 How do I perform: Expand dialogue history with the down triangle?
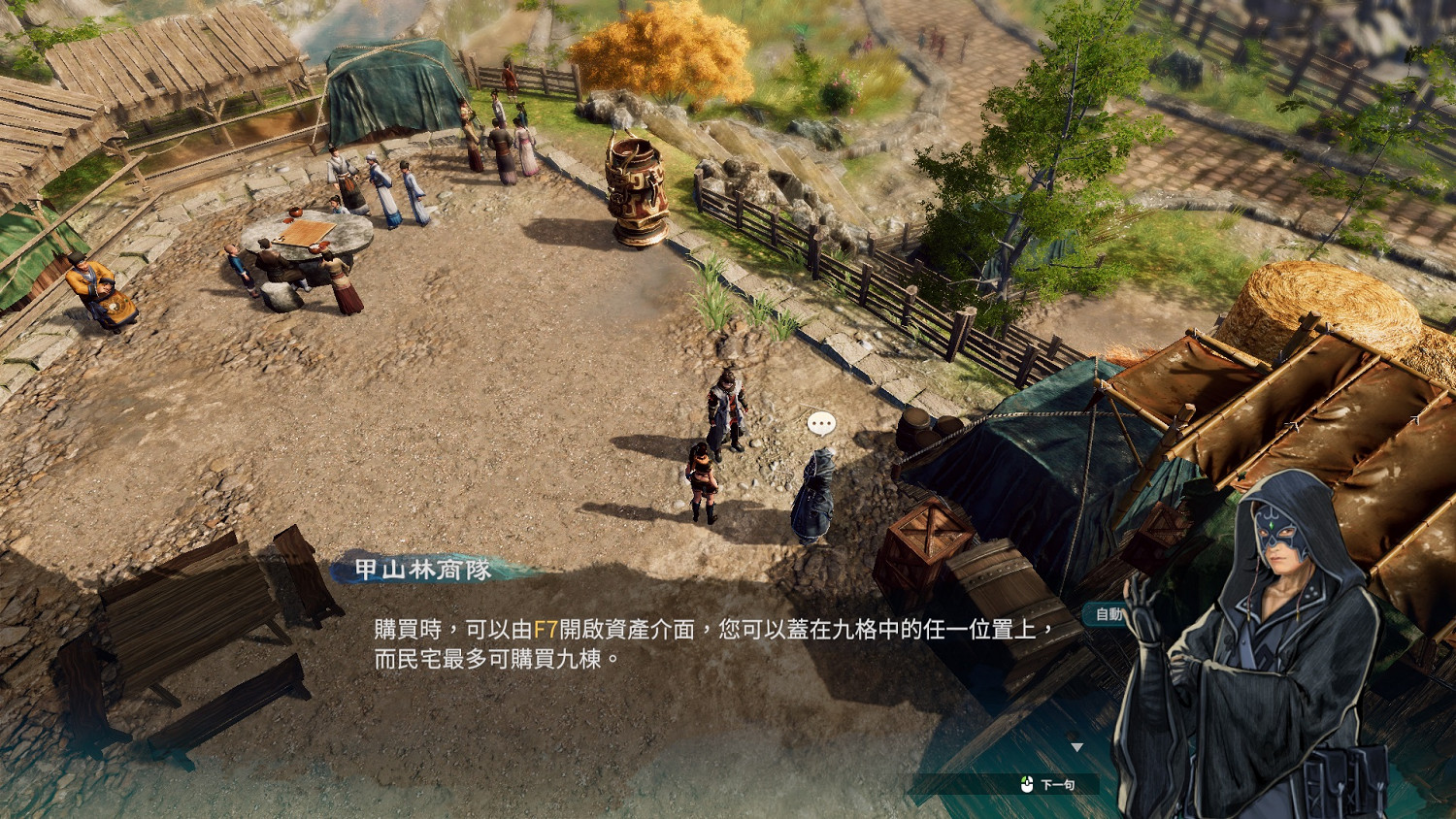1077,747
